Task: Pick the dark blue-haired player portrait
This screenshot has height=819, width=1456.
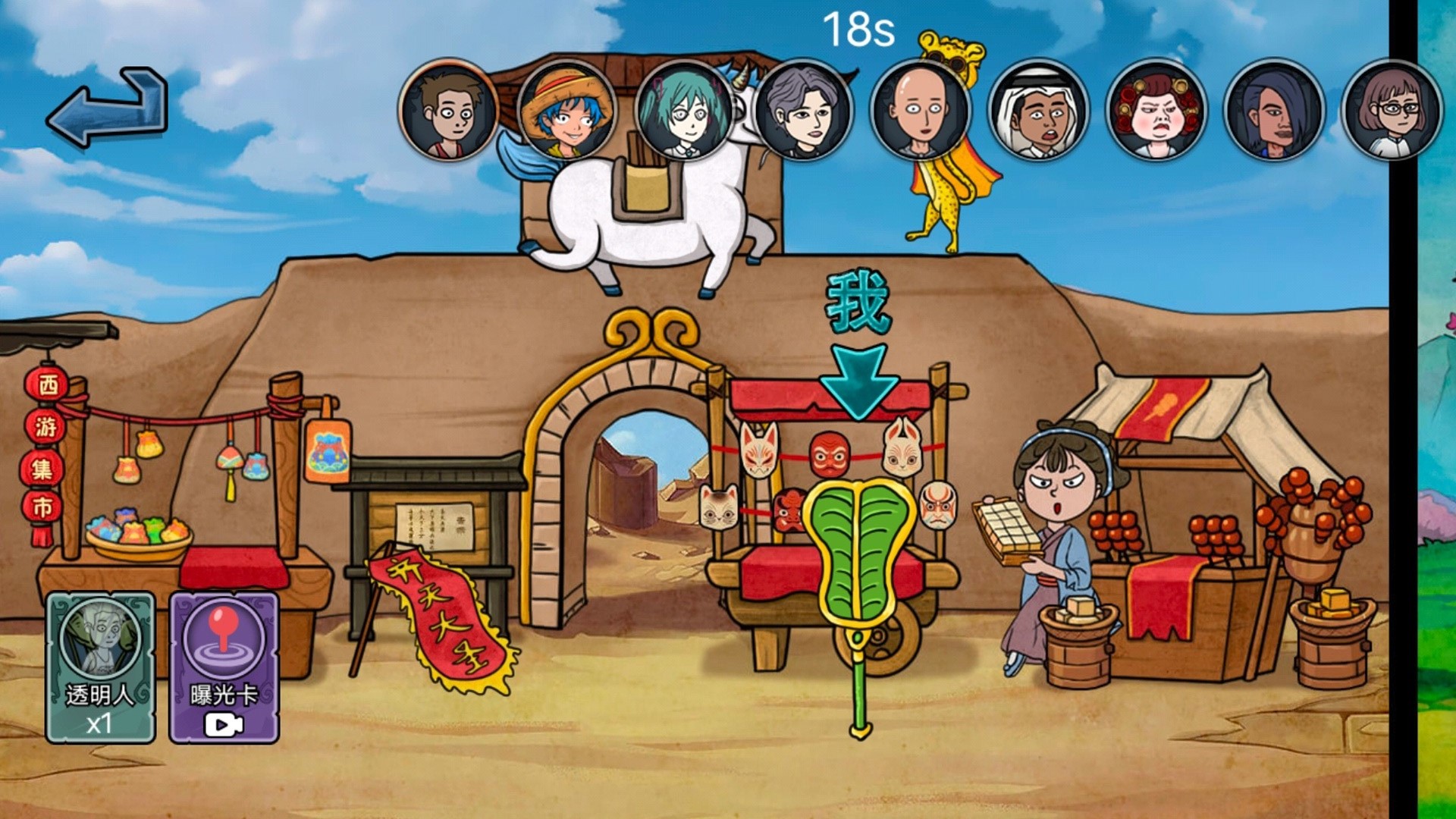Action: tap(1274, 110)
